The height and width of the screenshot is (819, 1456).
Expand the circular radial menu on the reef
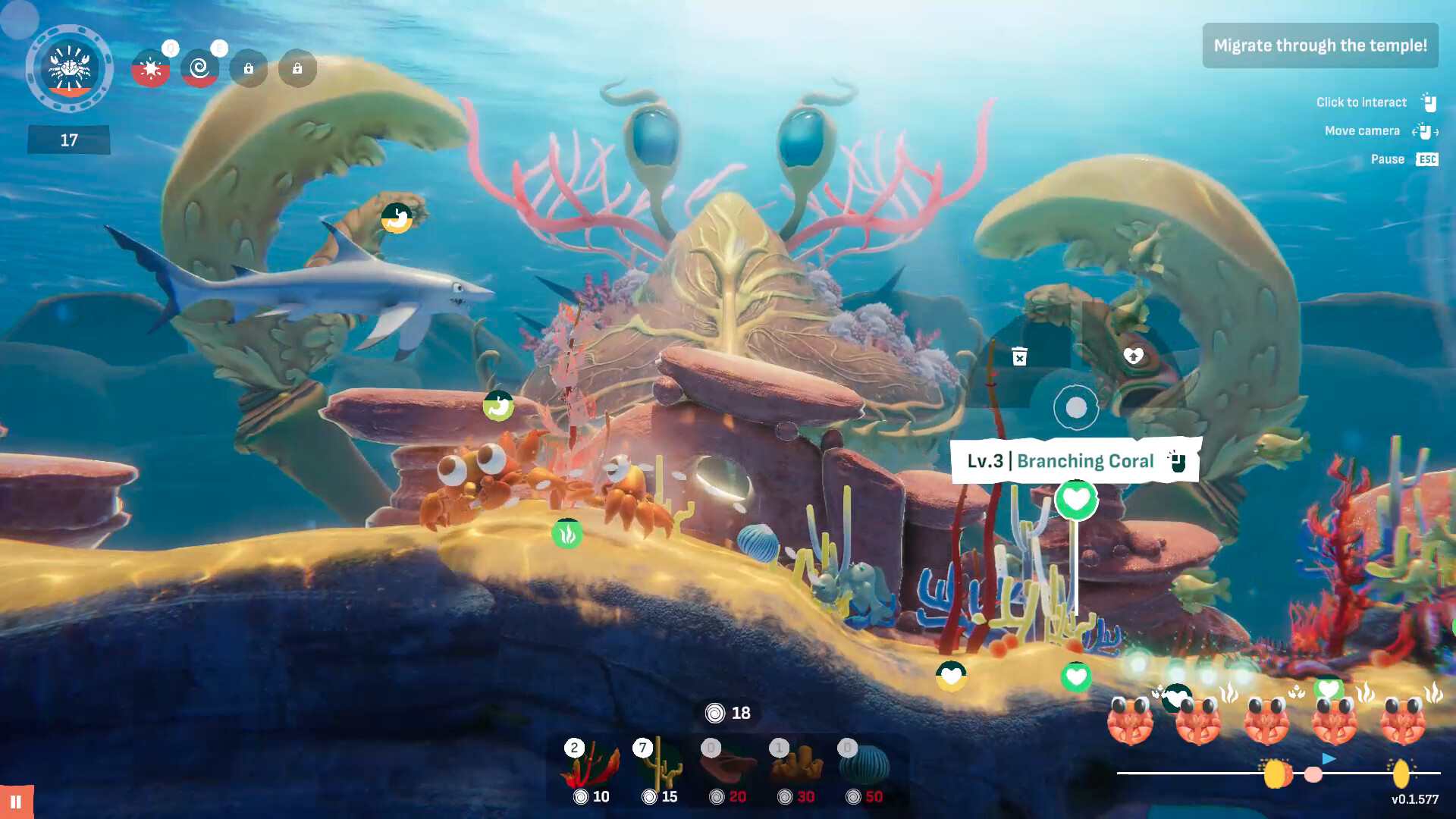click(1075, 406)
